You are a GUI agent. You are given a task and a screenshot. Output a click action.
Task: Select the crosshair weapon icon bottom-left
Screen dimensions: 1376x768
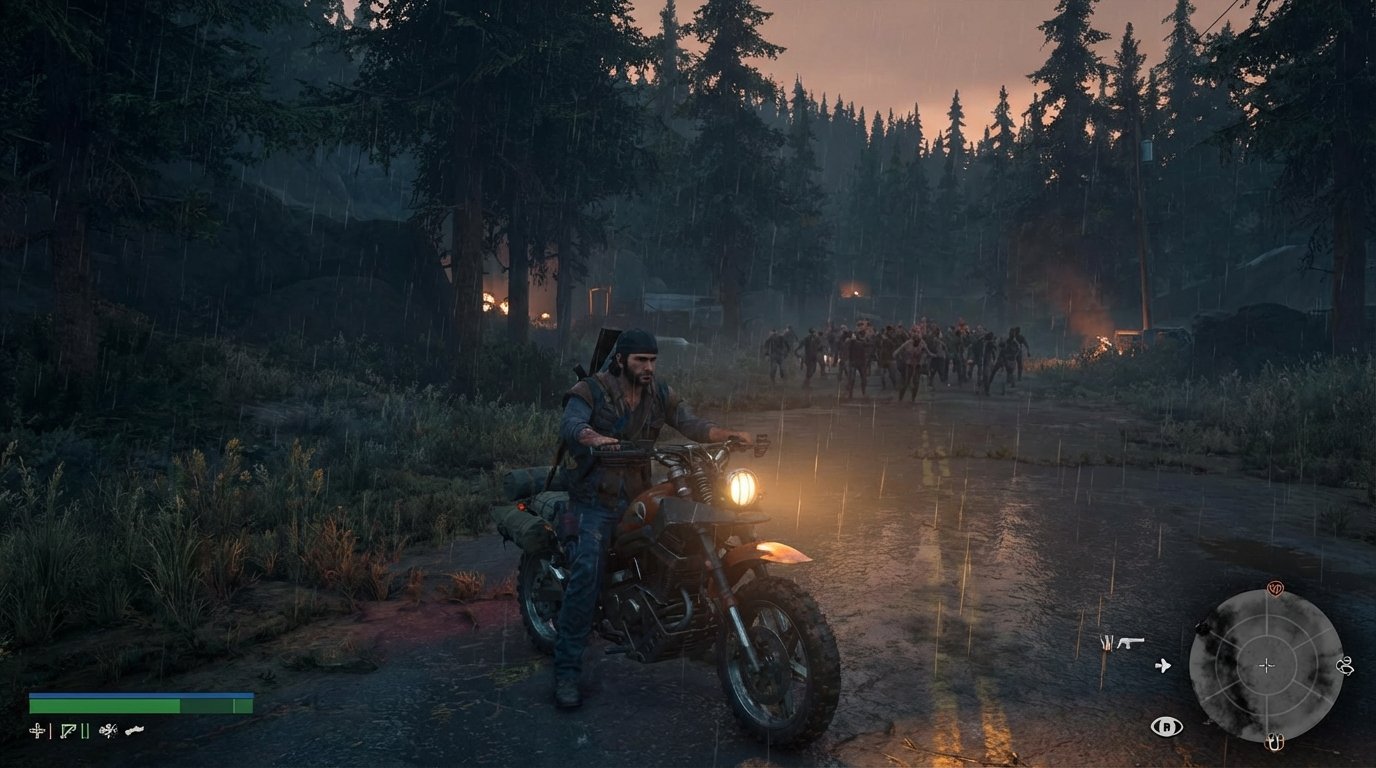37,730
